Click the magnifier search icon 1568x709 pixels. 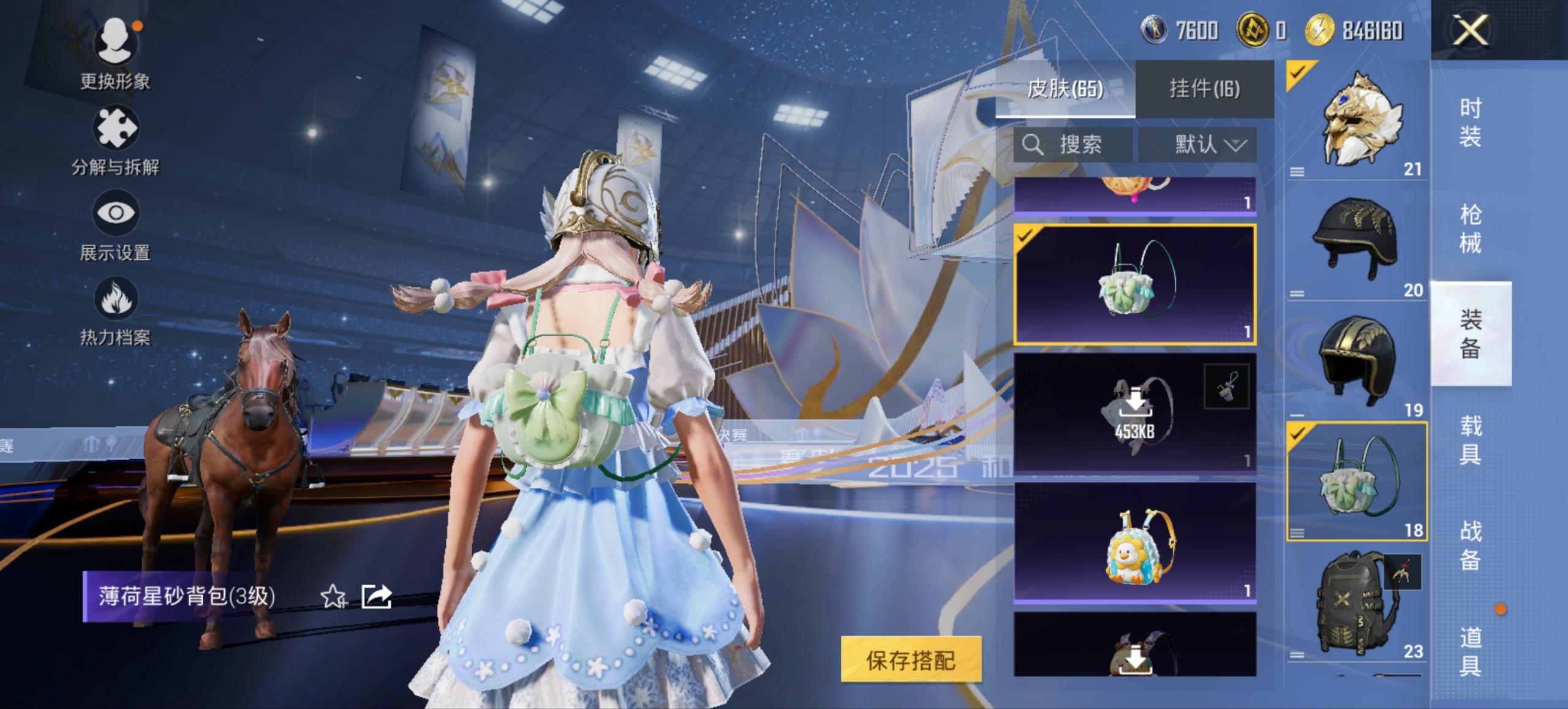point(1033,145)
